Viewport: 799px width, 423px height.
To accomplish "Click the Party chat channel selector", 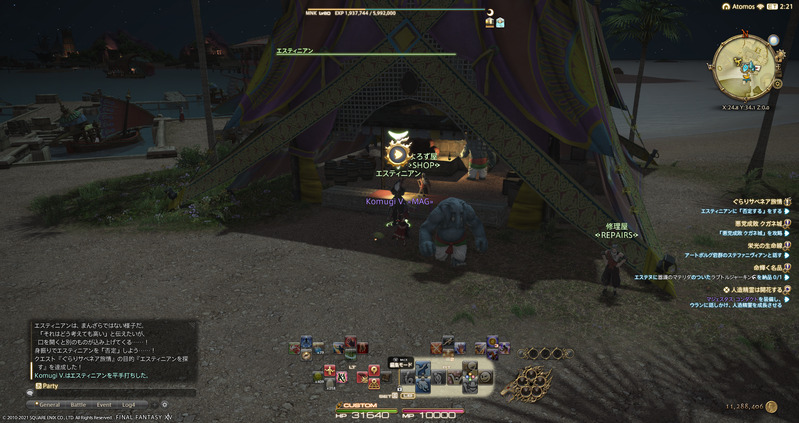I will click(x=47, y=385).
